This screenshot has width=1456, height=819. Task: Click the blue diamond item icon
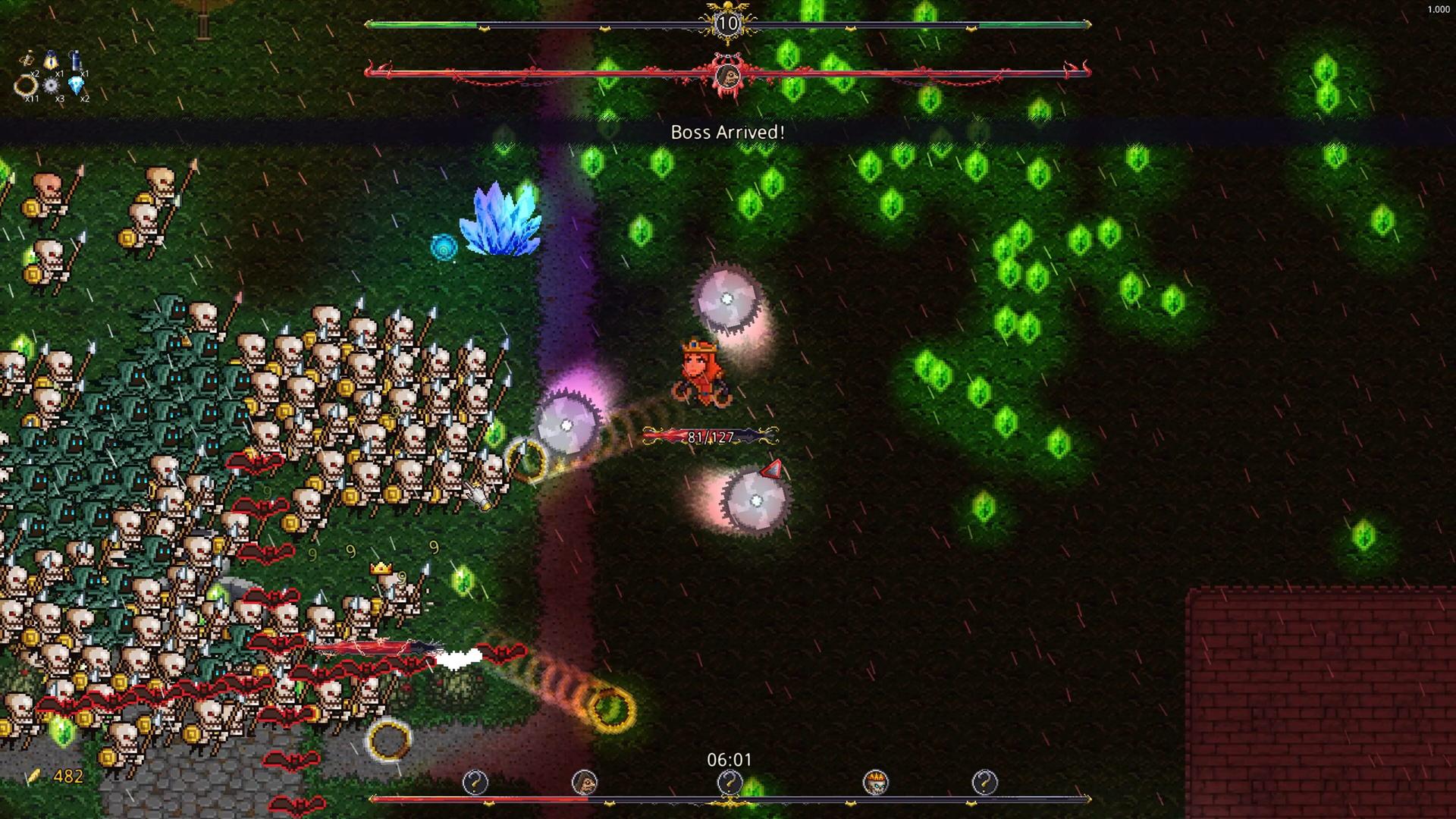tap(76, 85)
